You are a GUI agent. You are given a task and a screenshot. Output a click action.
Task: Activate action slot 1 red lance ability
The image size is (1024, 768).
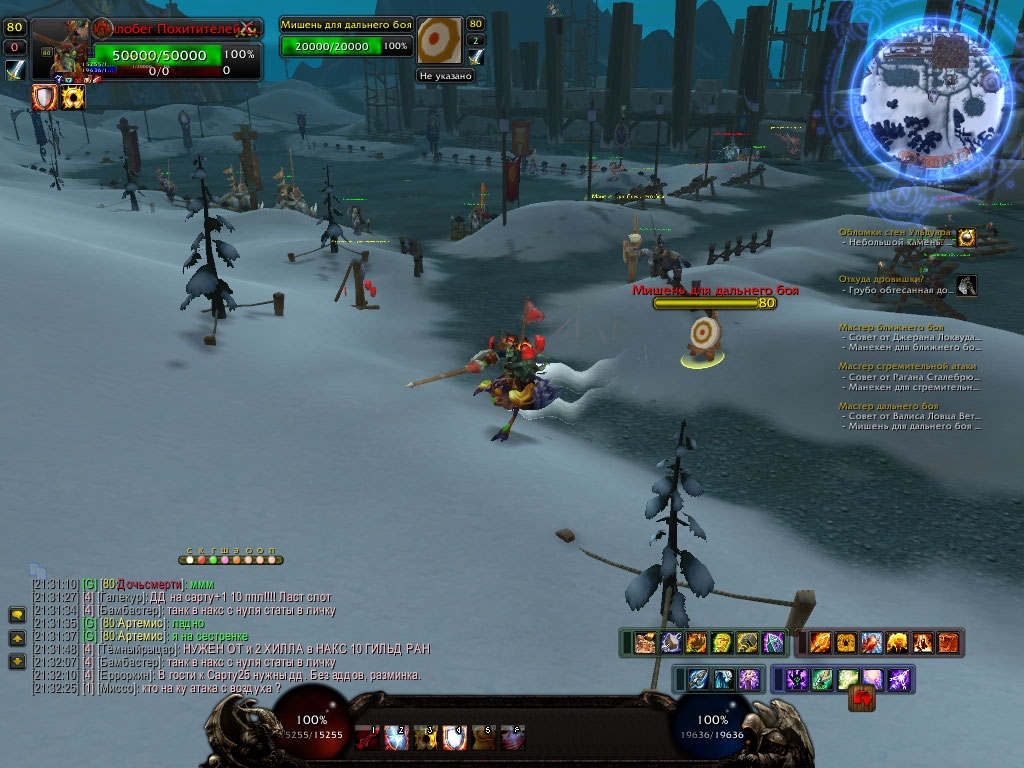pyautogui.click(x=369, y=737)
